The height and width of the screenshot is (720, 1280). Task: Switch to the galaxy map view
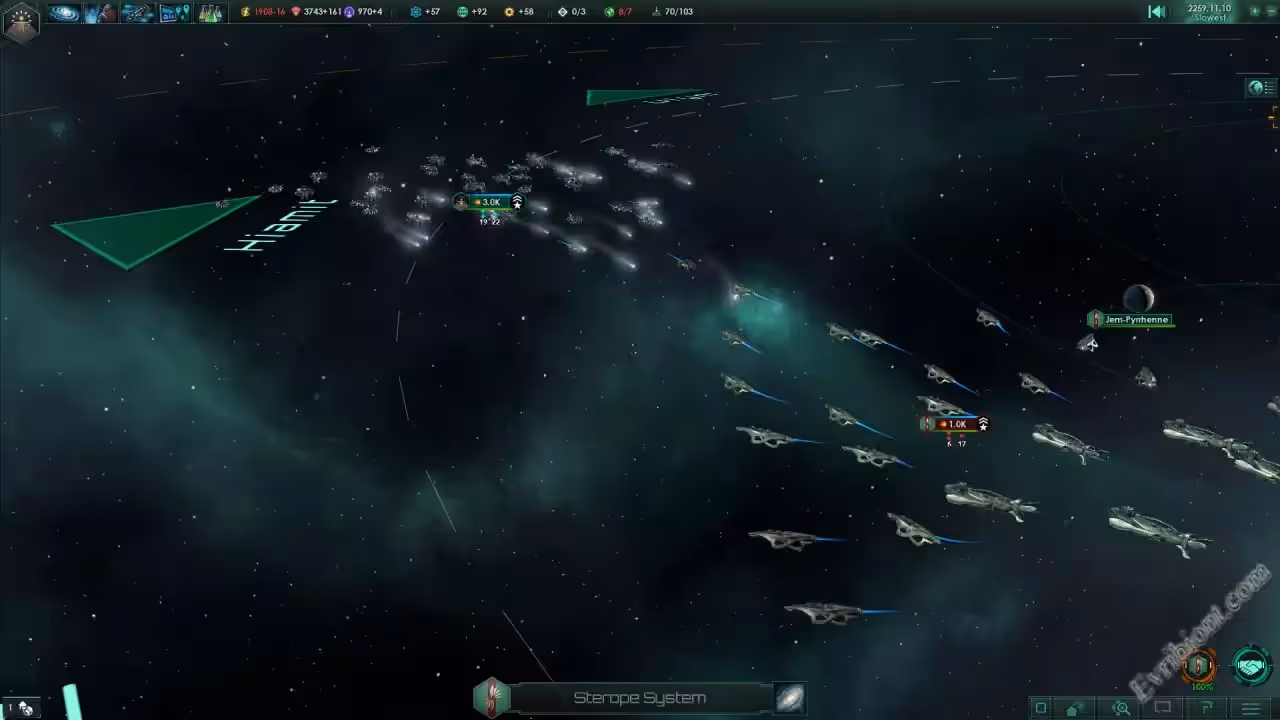(x=789, y=698)
